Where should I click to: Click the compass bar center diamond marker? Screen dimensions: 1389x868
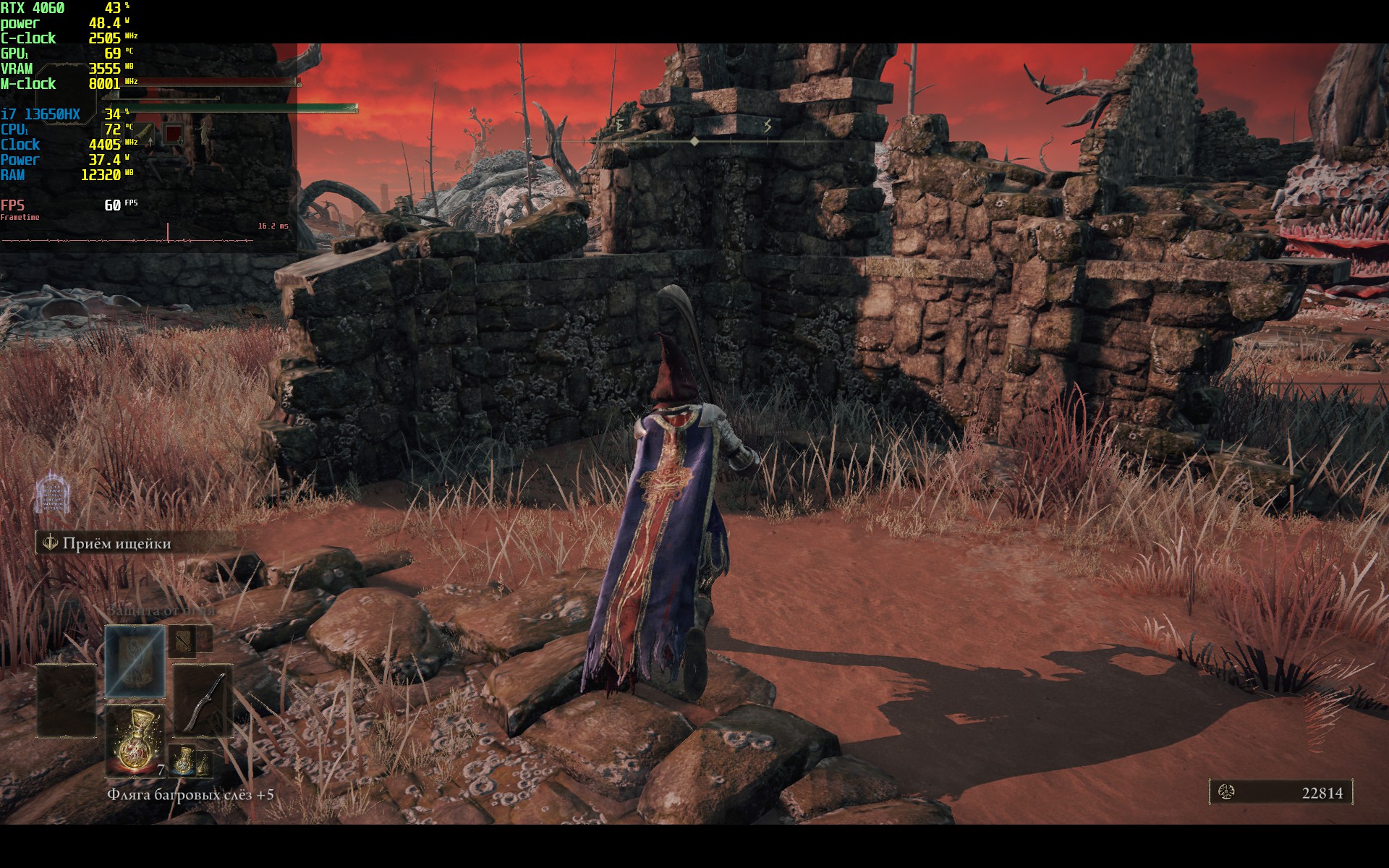pyautogui.click(x=694, y=142)
